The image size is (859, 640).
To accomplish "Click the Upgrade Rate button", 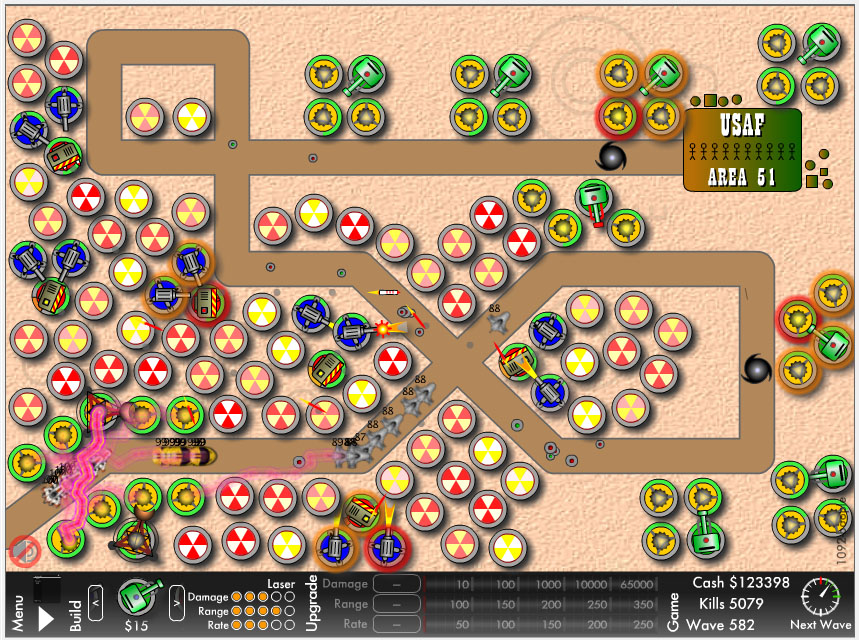I will point(397,624).
